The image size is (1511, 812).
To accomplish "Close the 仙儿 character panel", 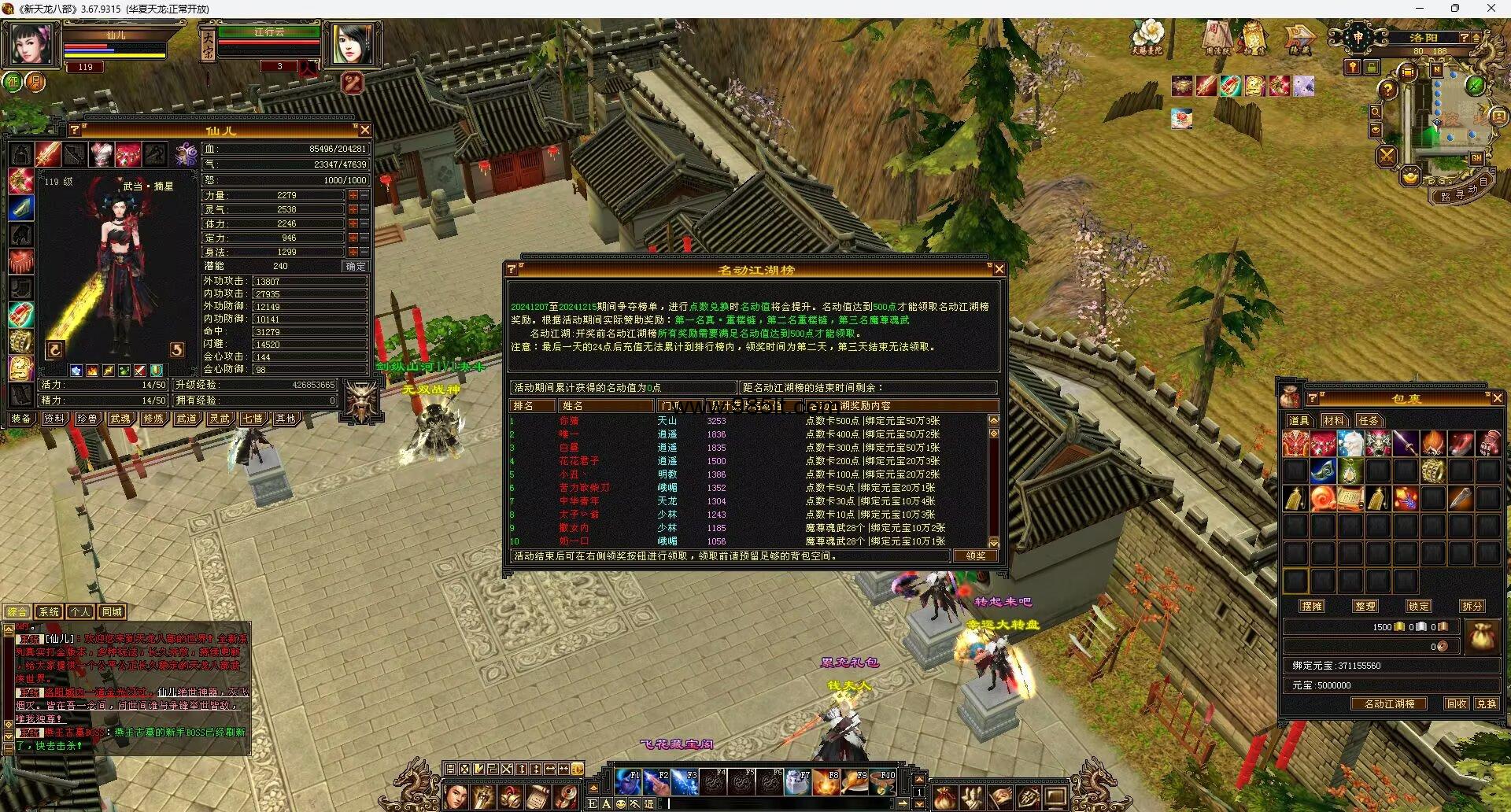I will 364,130.
